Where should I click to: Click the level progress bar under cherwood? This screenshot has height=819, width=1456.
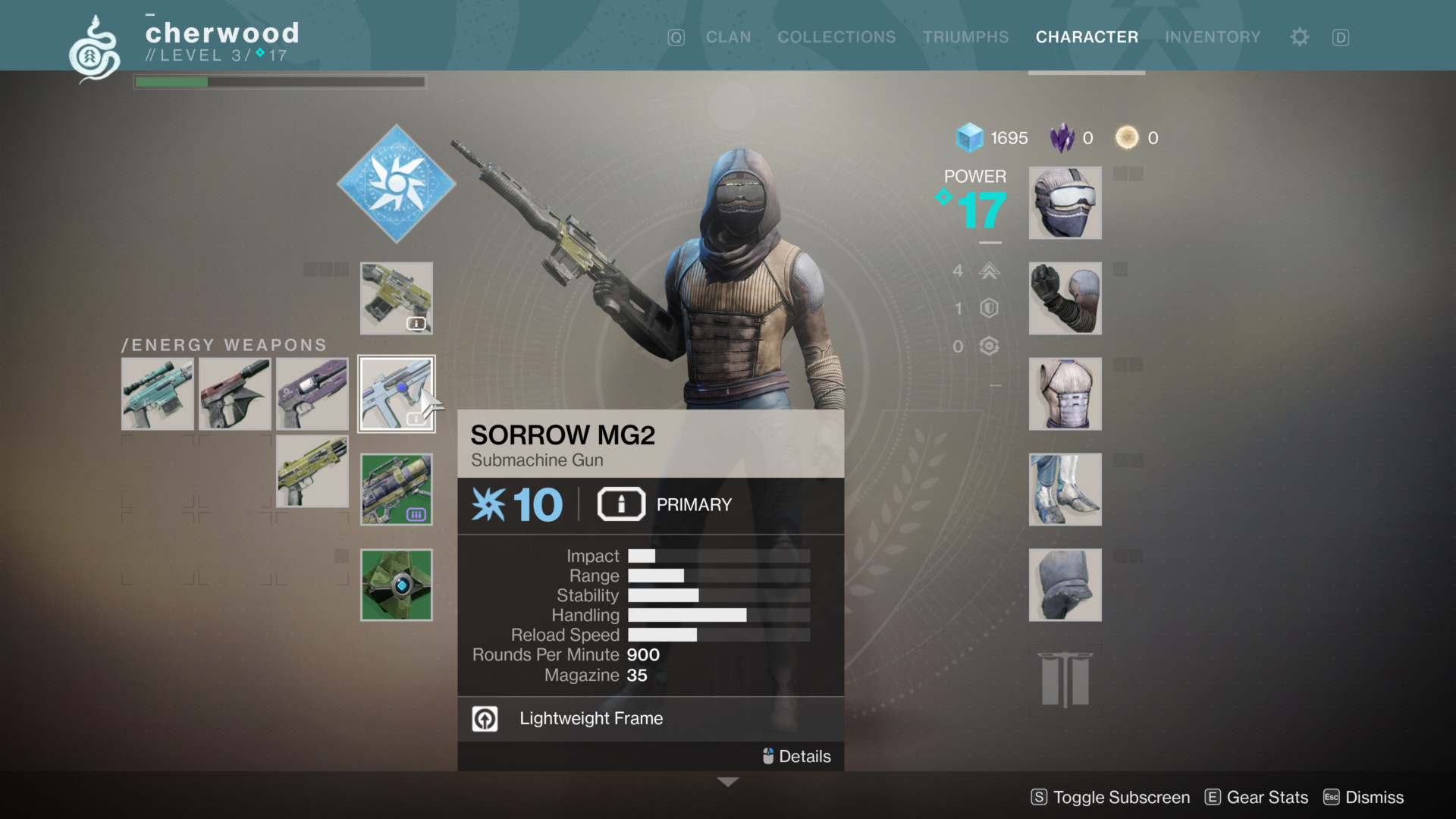[280, 81]
